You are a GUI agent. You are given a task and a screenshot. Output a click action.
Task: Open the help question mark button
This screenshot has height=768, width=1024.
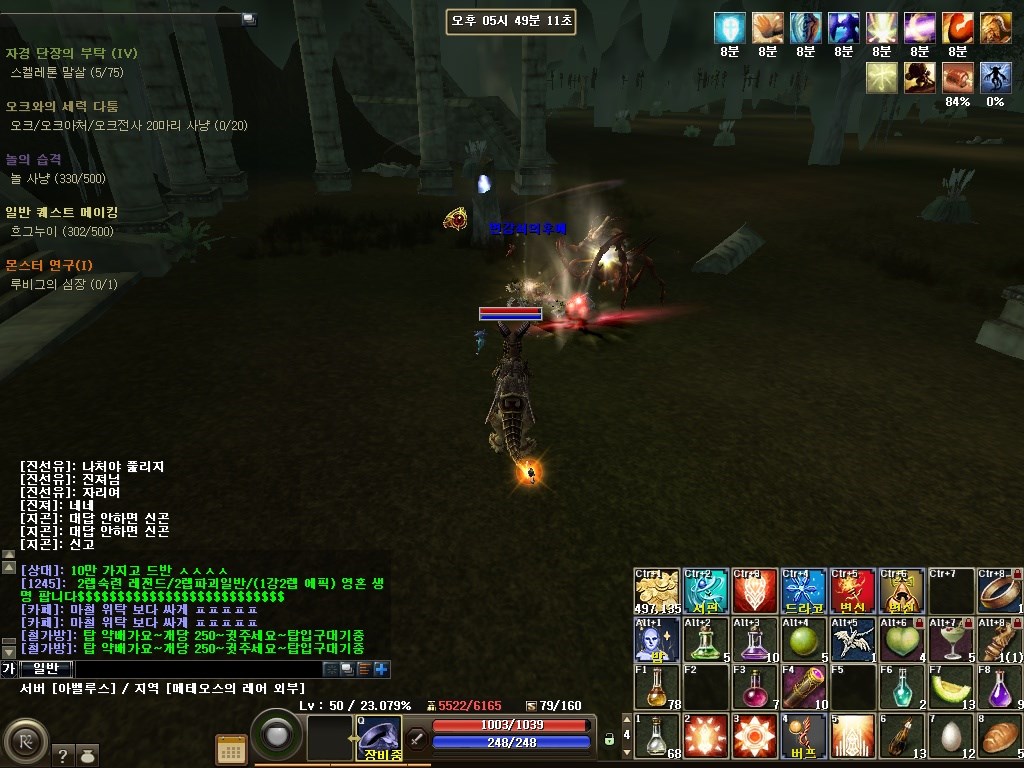[x=62, y=756]
